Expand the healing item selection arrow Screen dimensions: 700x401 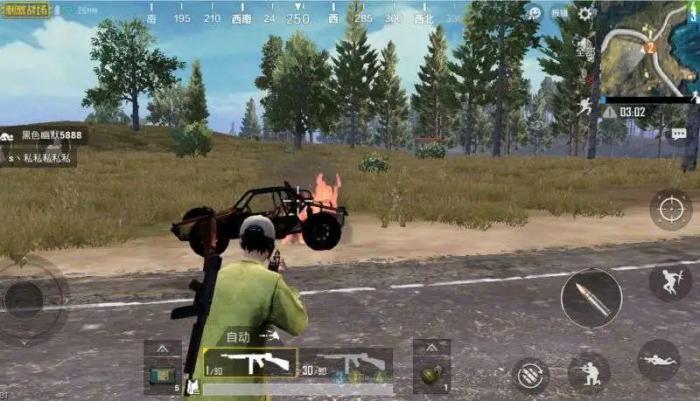pos(162,347)
